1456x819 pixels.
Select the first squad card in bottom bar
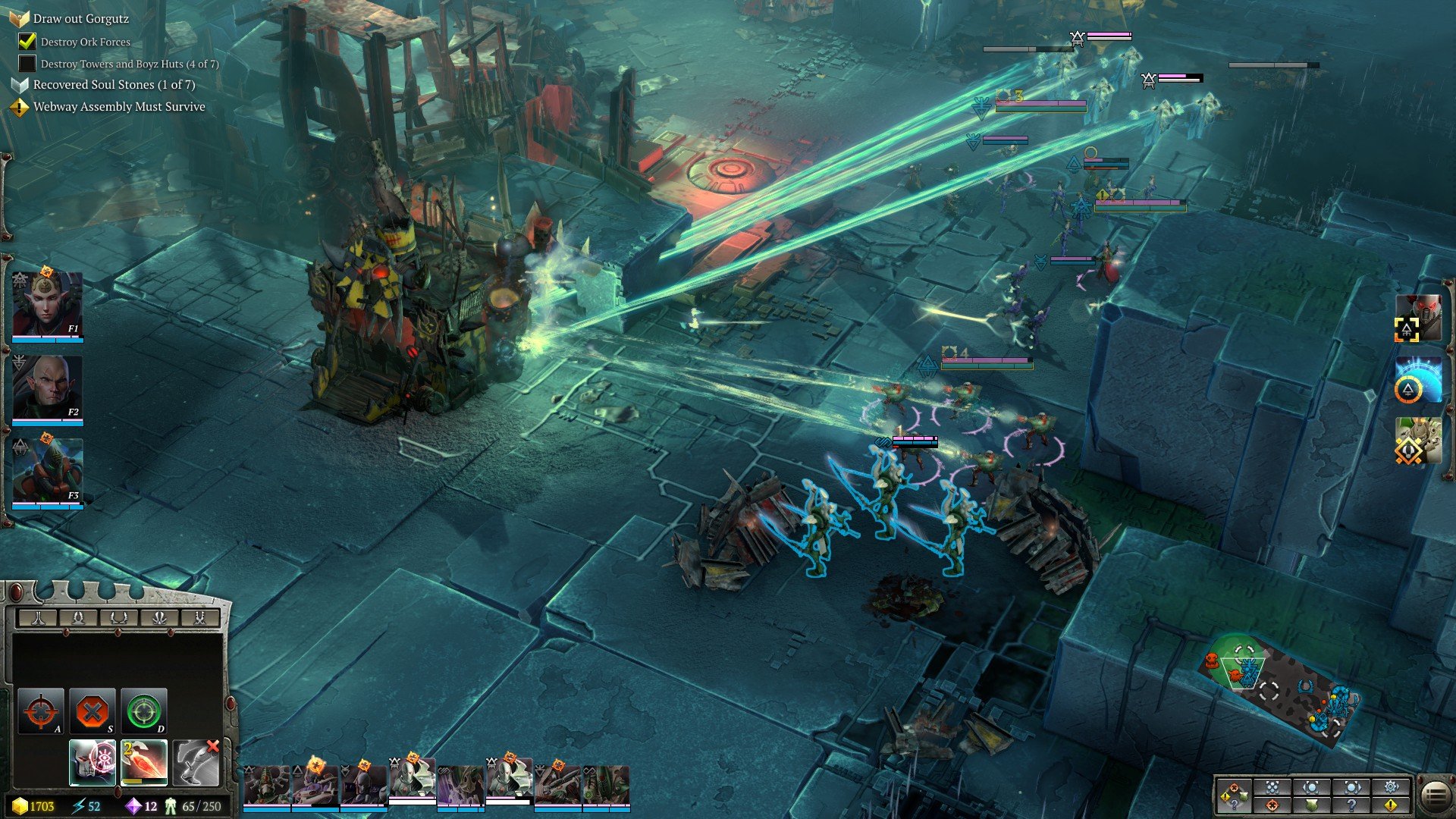click(266, 785)
